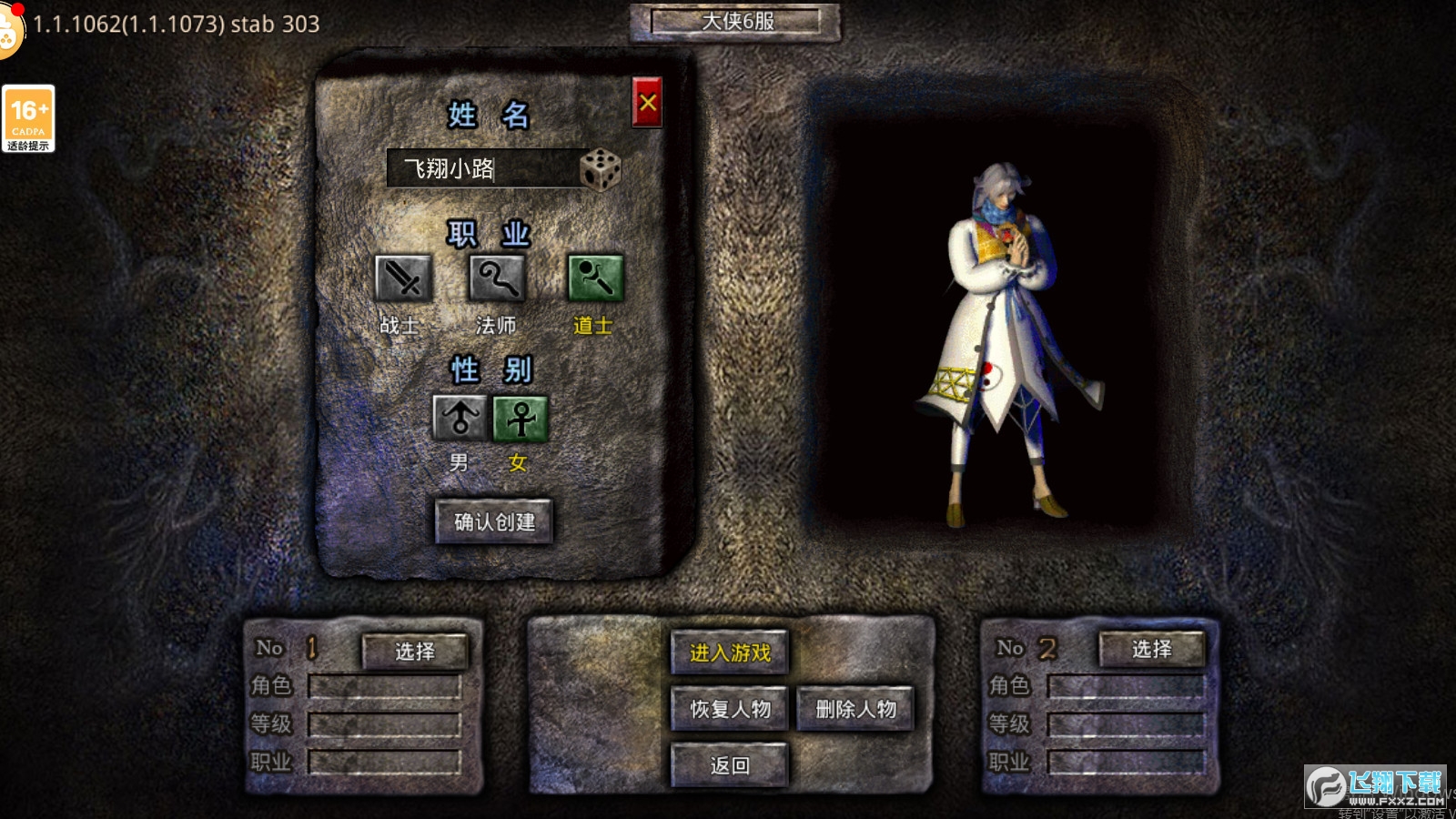The image size is (1456, 819).
Task: Click the character name input field
Action: pos(482,168)
